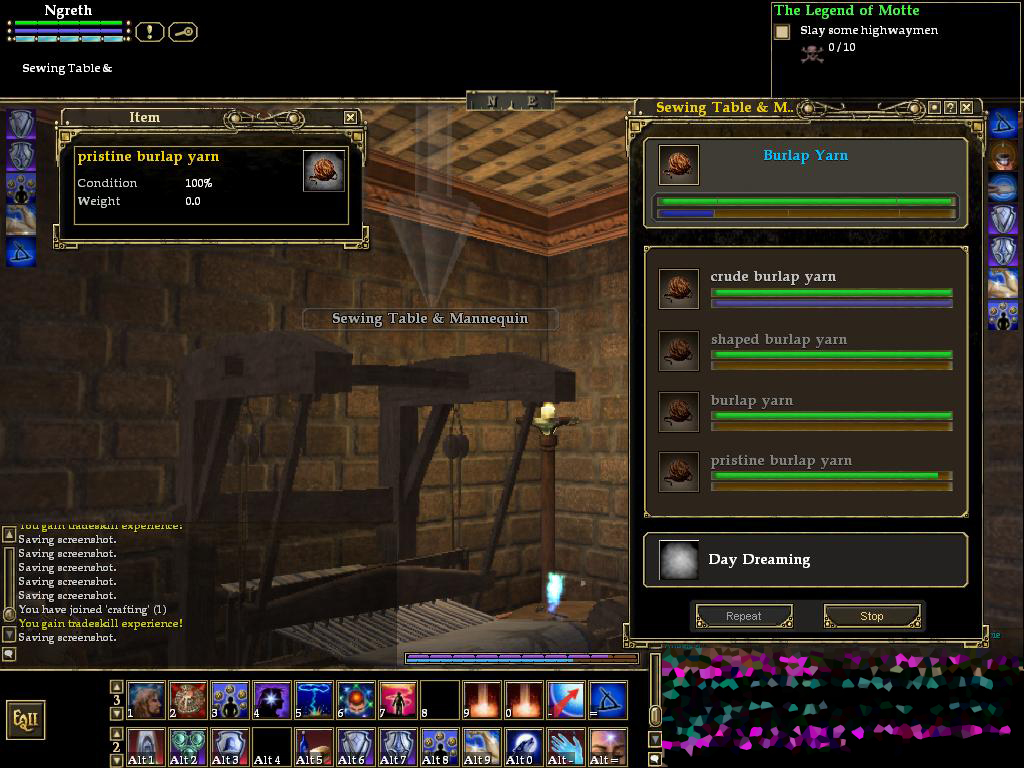The width and height of the screenshot is (1024, 768).
Task: Activate the red arrow ability icon
Action: coord(566,701)
